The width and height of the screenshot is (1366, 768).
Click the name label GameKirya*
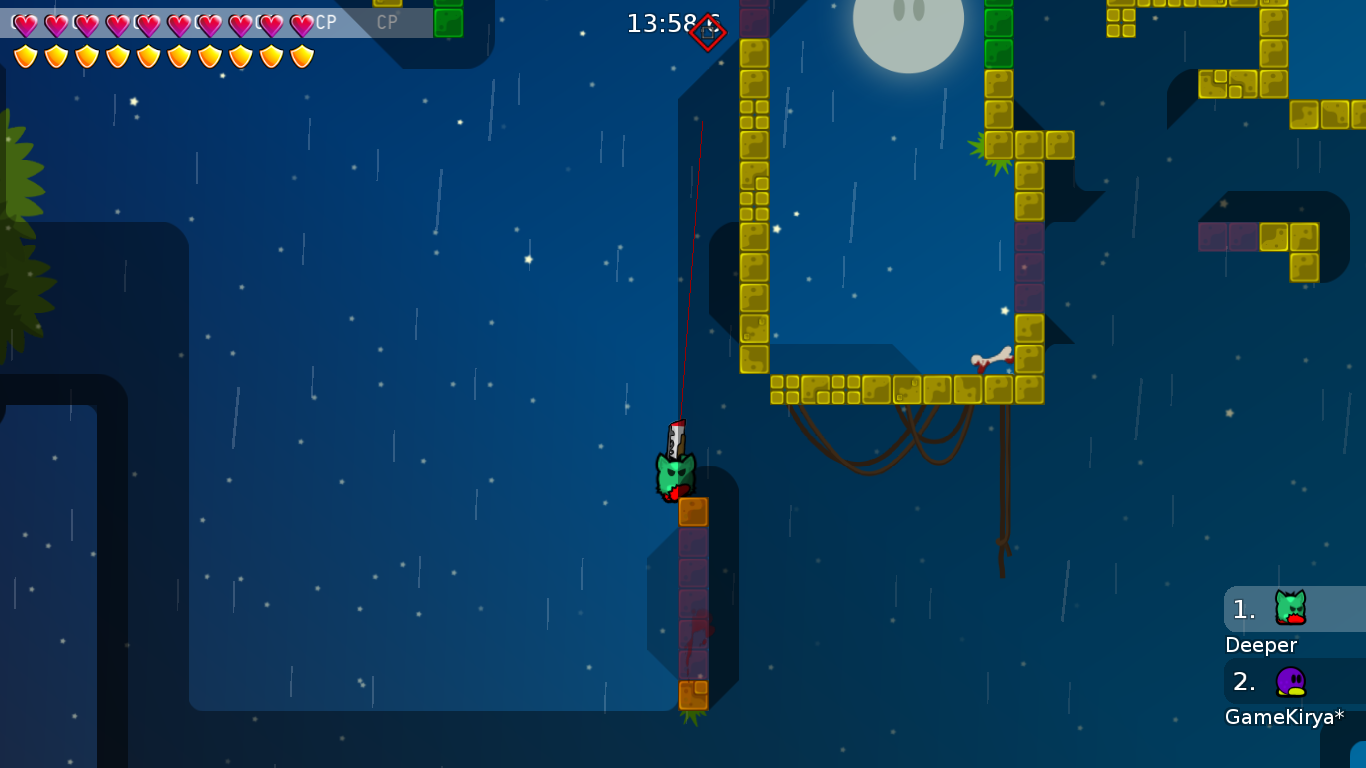click(x=1284, y=716)
